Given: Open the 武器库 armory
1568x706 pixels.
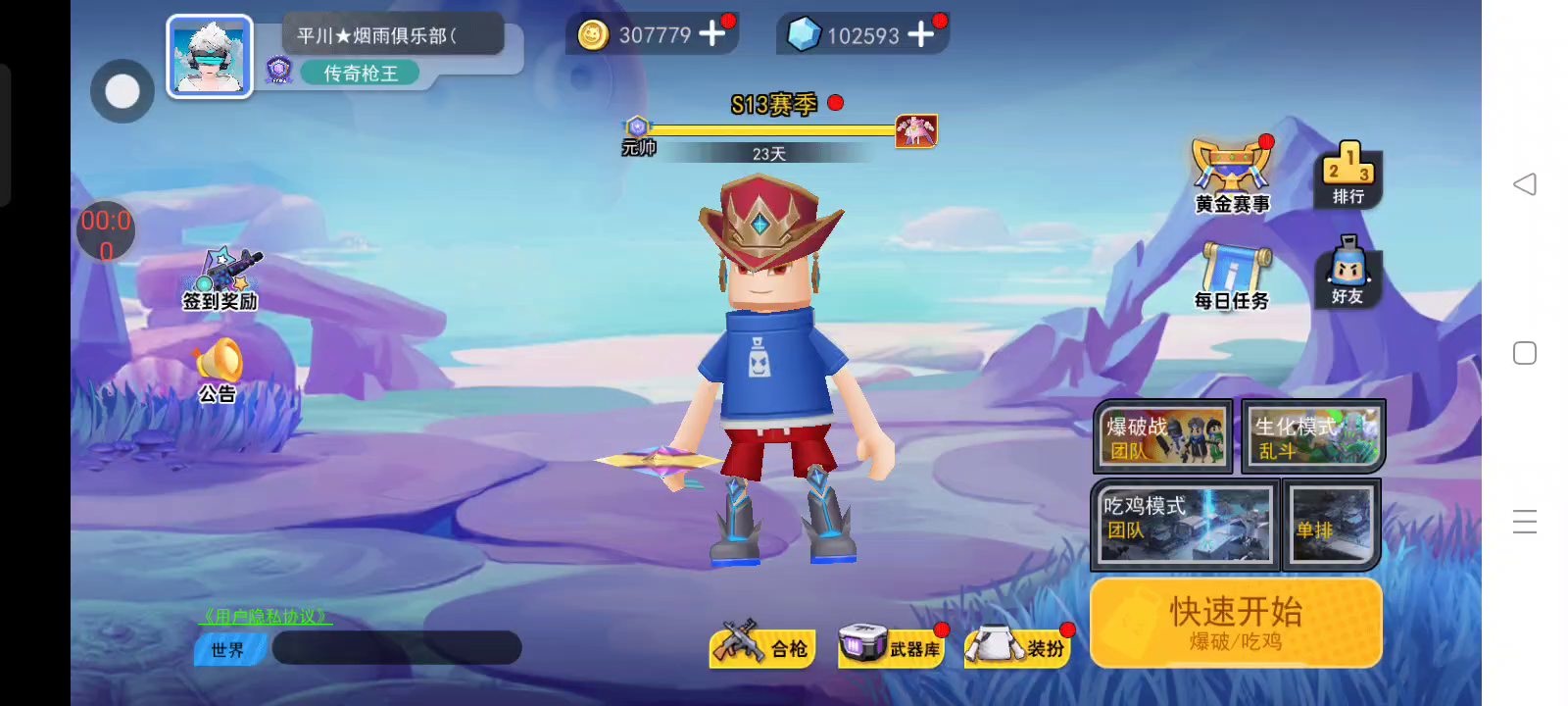Looking at the screenshot, I should click(890, 646).
